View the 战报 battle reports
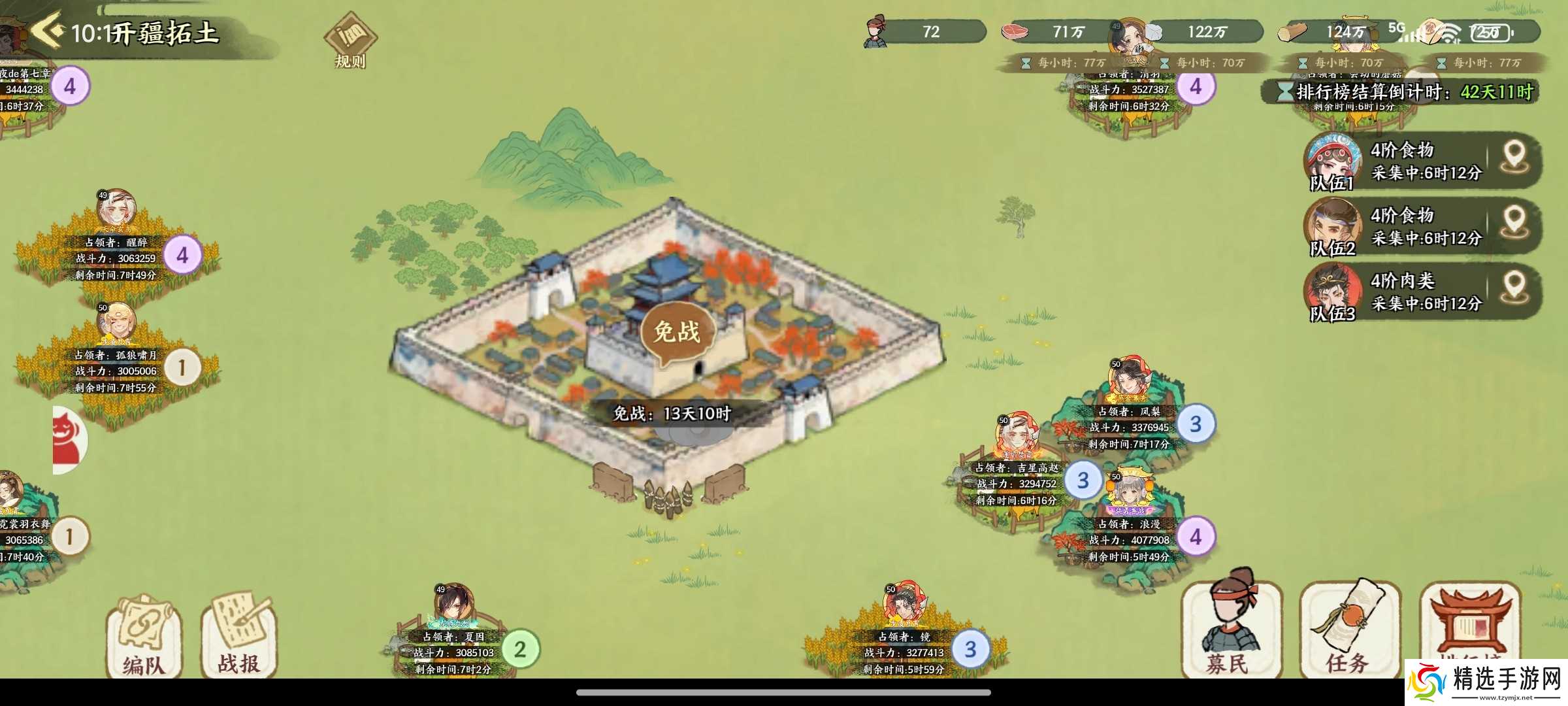The height and width of the screenshot is (706, 1568). pyautogui.click(x=239, y=637)
